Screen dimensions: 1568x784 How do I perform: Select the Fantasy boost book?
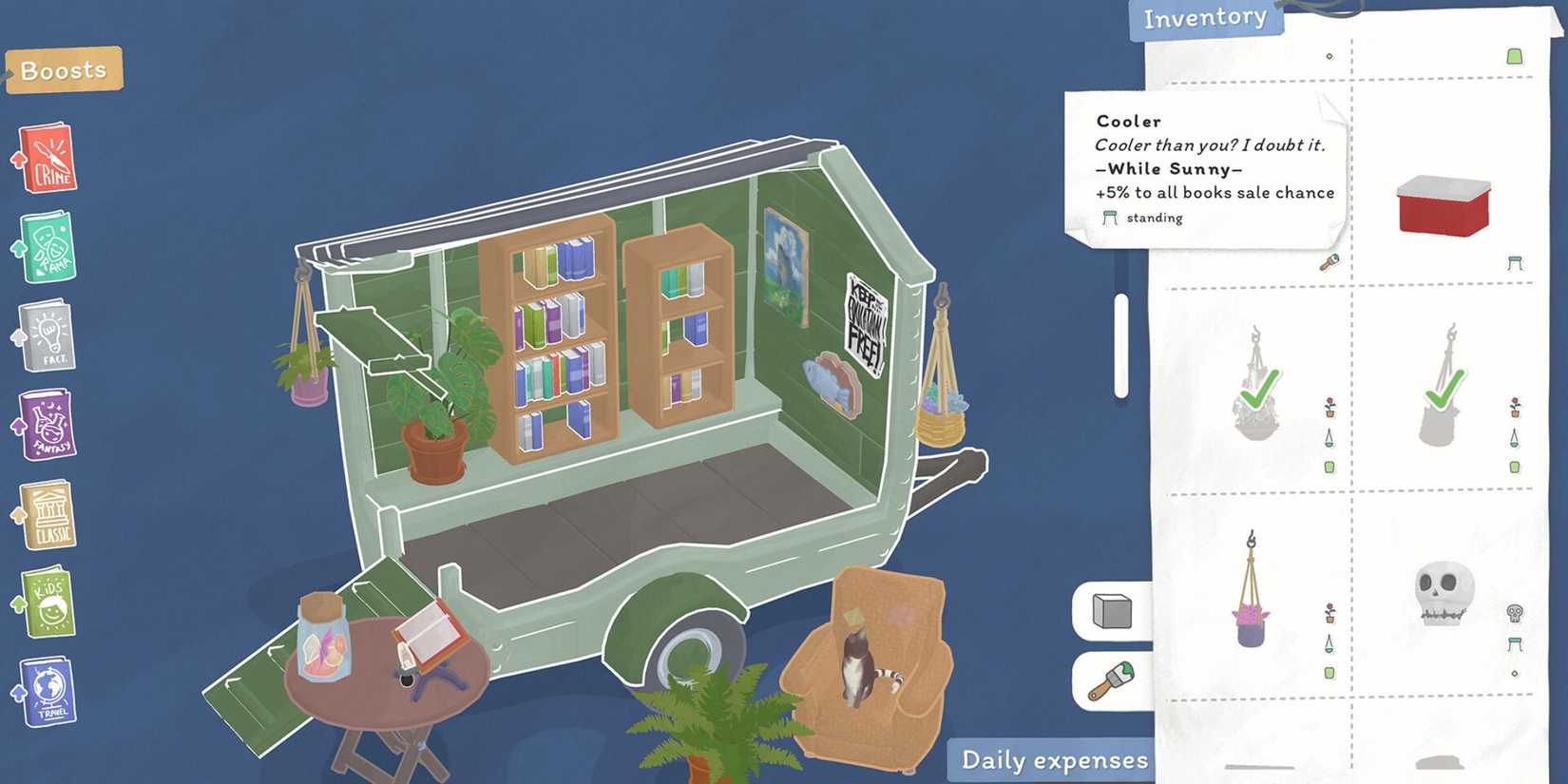48,423
